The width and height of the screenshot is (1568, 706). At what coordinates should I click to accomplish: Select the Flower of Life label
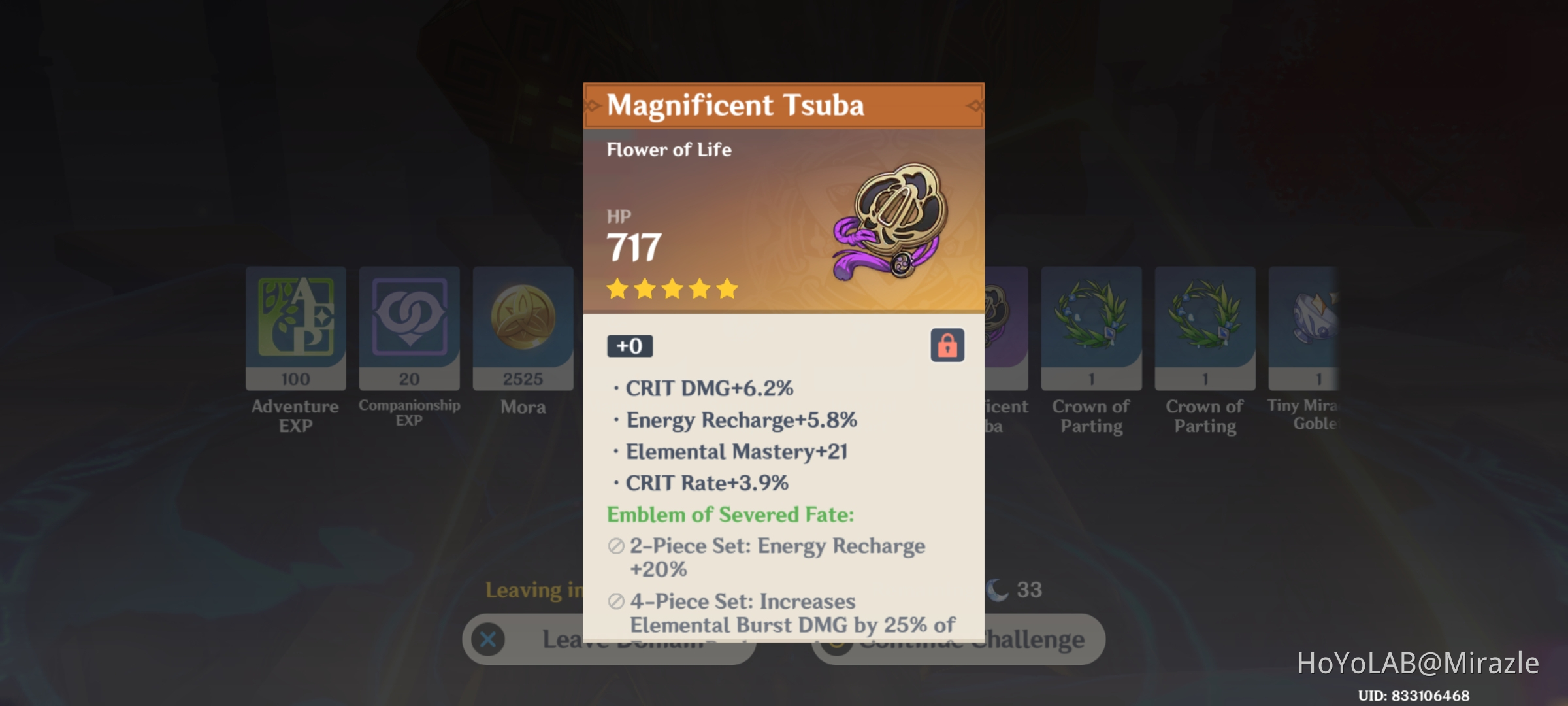tap(670, 149)
